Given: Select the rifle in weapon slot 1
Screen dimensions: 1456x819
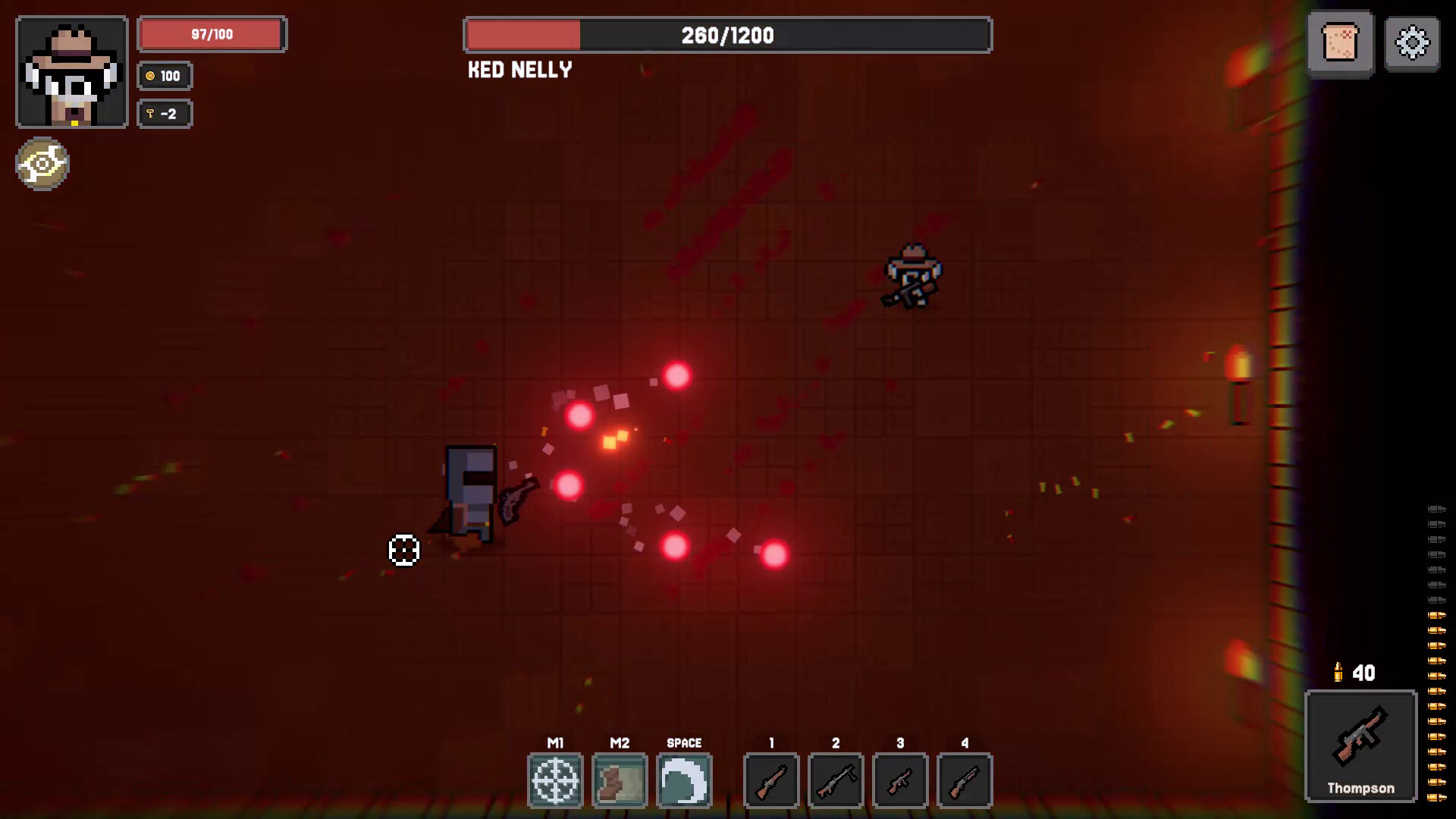Looking at the screenshot, I should click(771, 780).
